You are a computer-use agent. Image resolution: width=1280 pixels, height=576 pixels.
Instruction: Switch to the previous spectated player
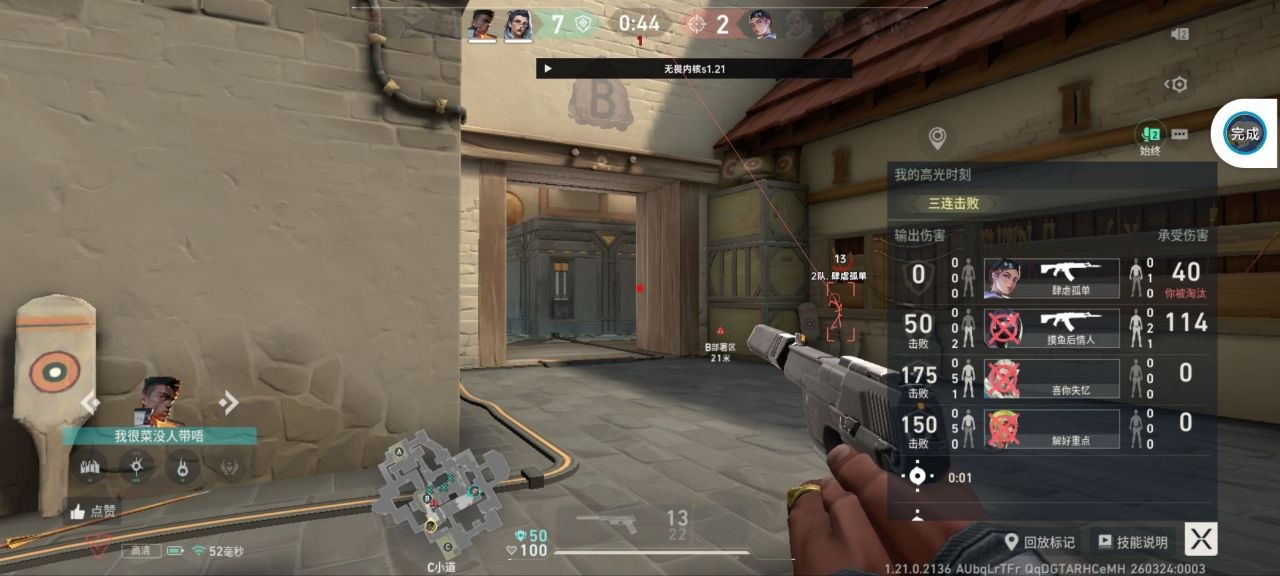(x=90, y=402)
